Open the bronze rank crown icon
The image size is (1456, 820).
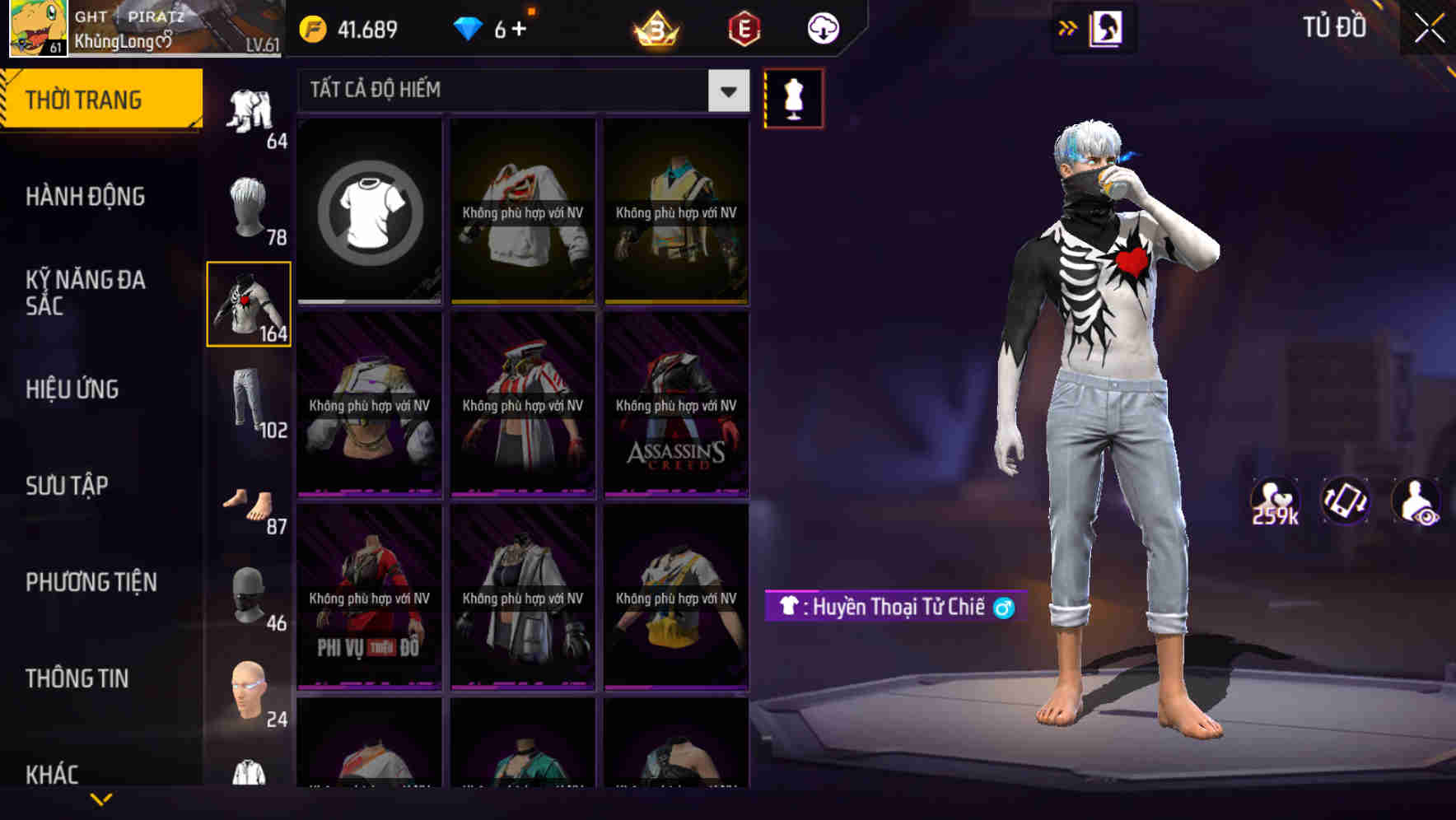pyautogui.click(x=653, y=27)
